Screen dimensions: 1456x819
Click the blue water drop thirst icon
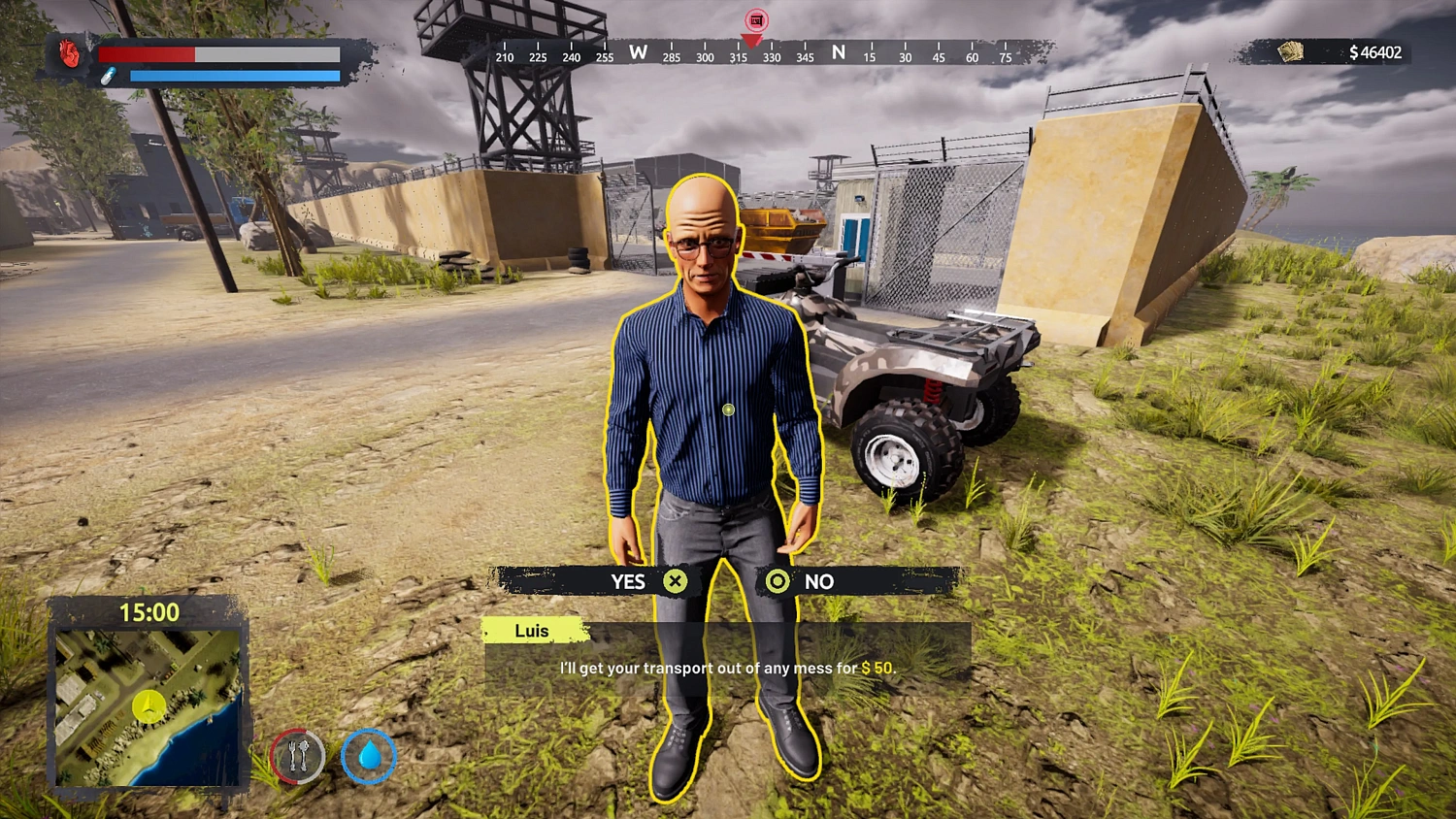pyautogui.click(x=369, y=757)
